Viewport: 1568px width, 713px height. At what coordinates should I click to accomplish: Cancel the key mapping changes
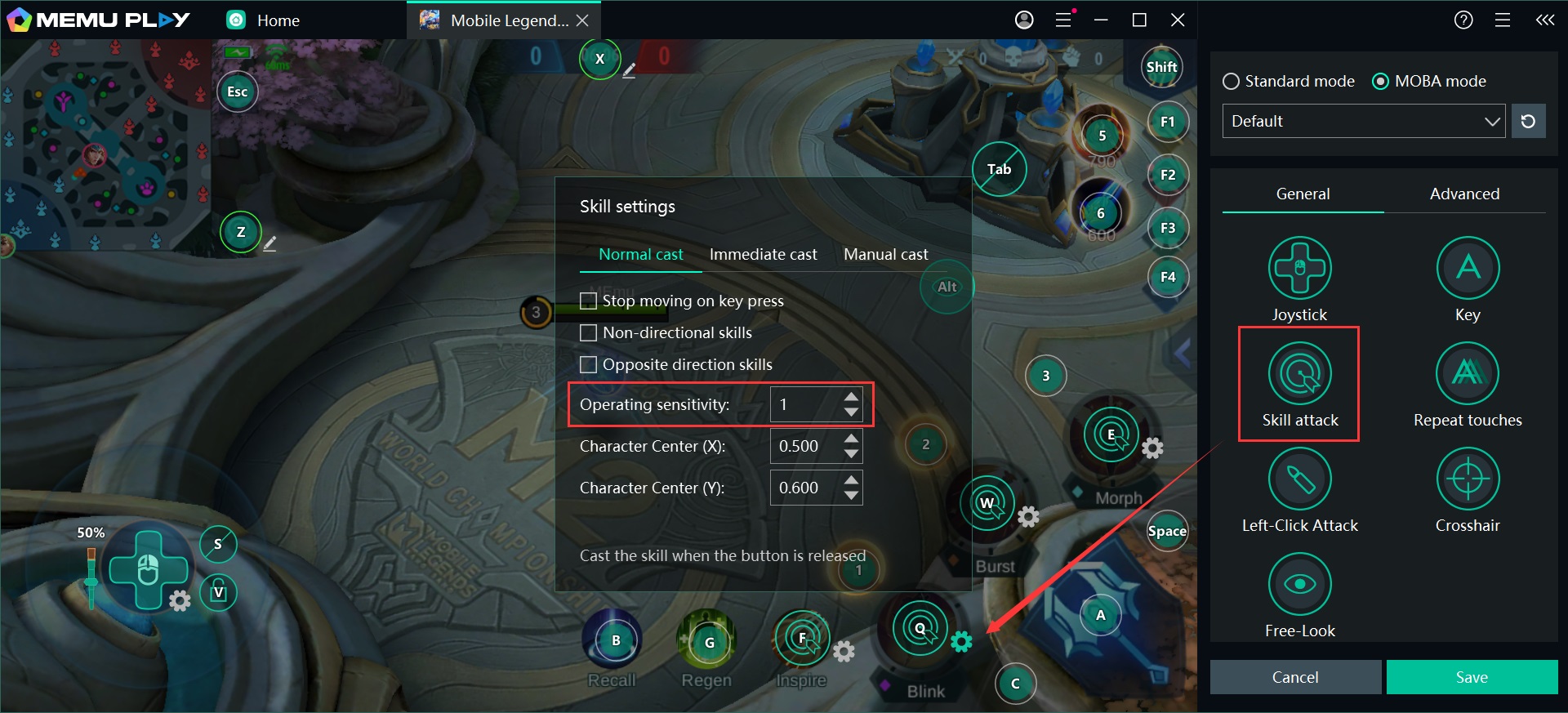coord(1295,677)
